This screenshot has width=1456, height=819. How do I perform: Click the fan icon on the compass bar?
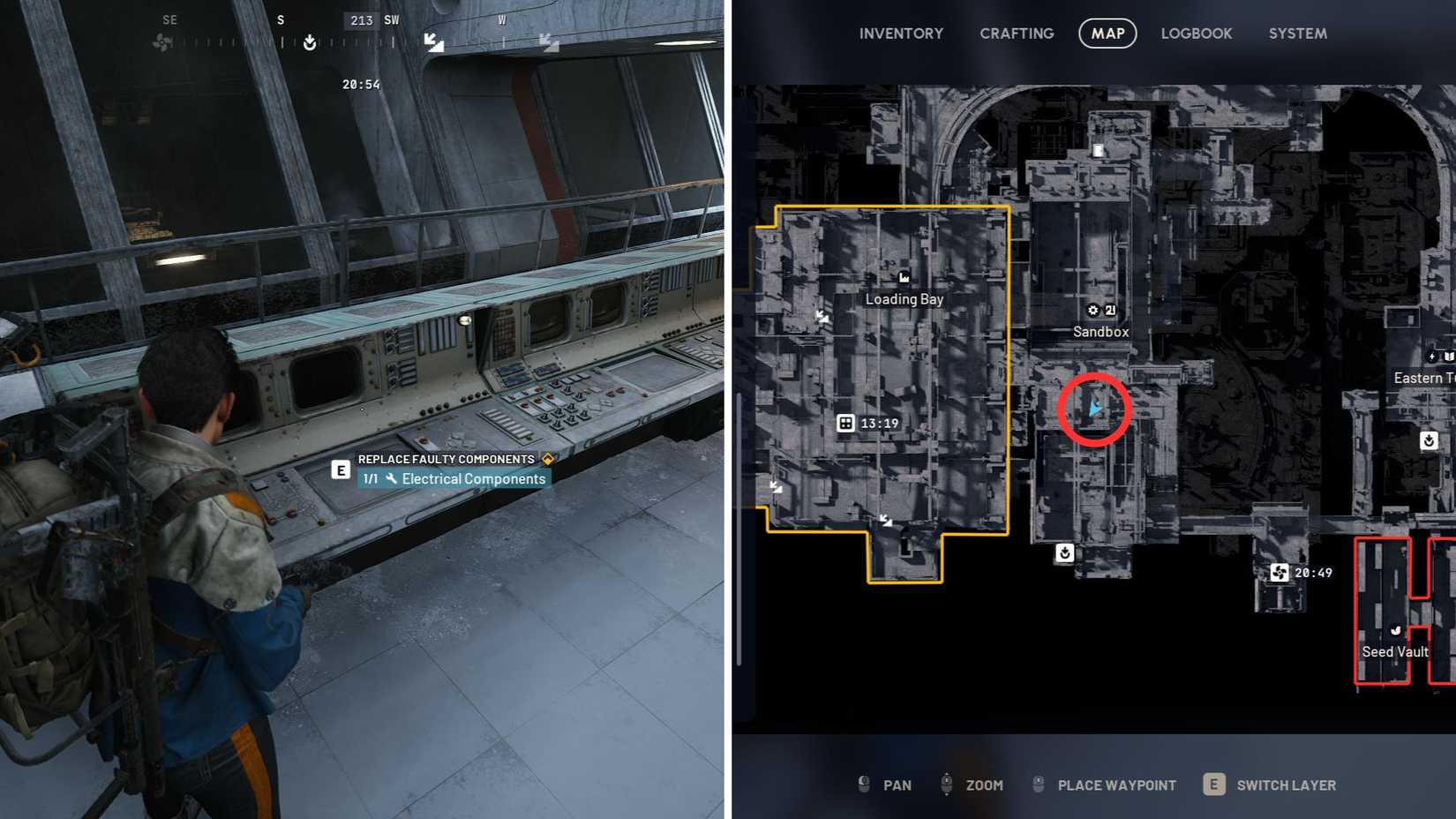(x=160, y=41)
